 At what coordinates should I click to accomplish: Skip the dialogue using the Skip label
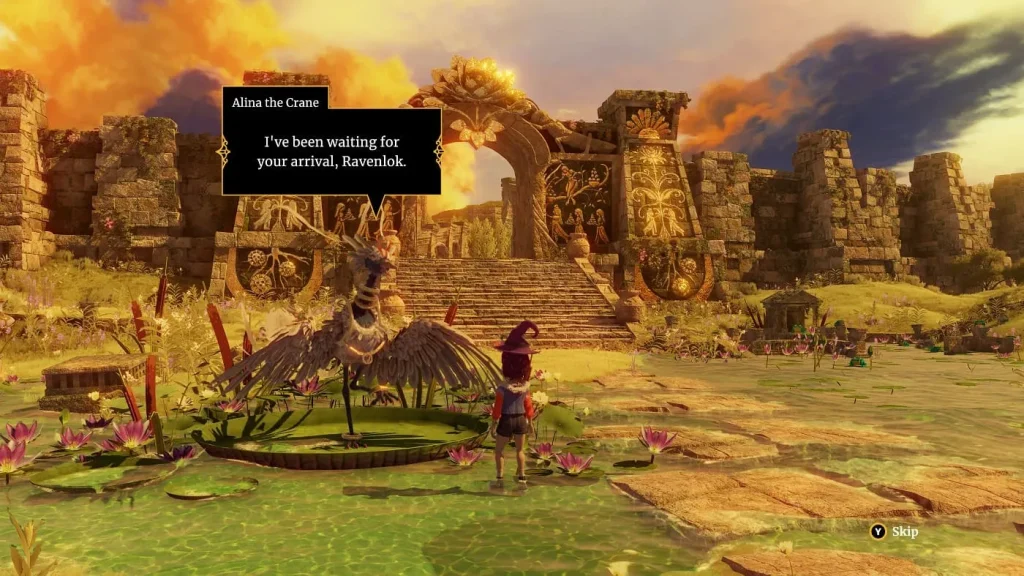(904, 532)
